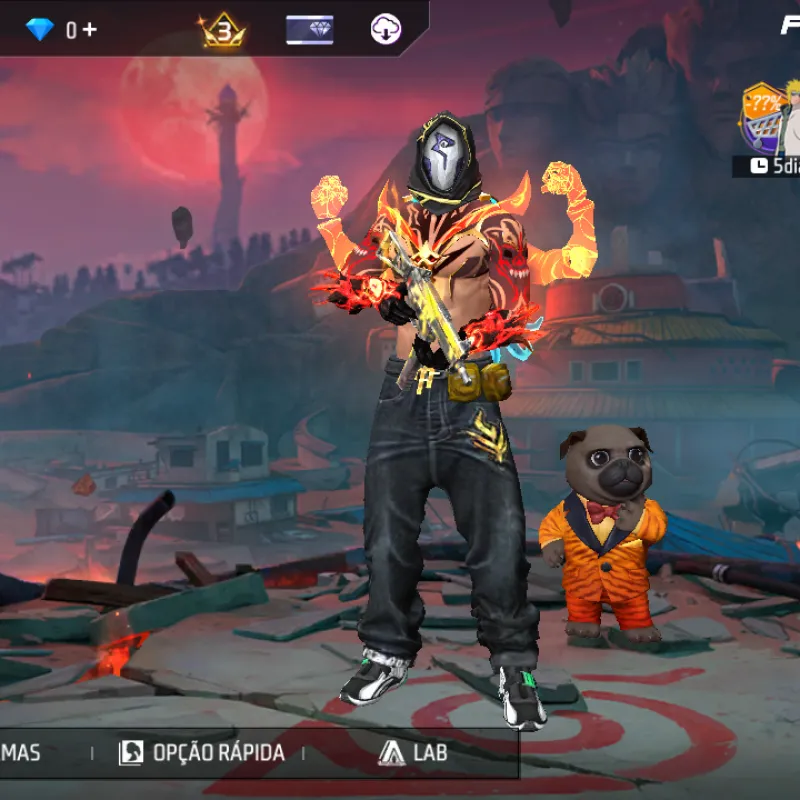Open the Opção Rápida menu

tap(202, 753)
